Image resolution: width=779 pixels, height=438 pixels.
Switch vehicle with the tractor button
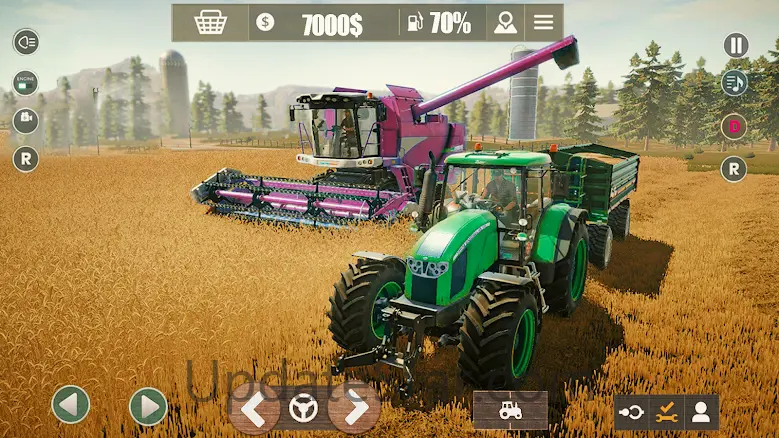pyautogui.click(x=510, y=410)
